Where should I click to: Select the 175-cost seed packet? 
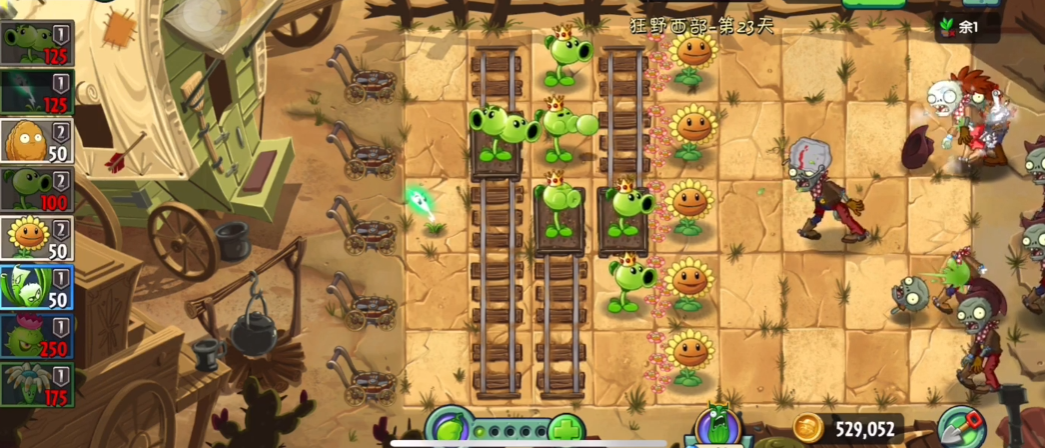point(37,385)
